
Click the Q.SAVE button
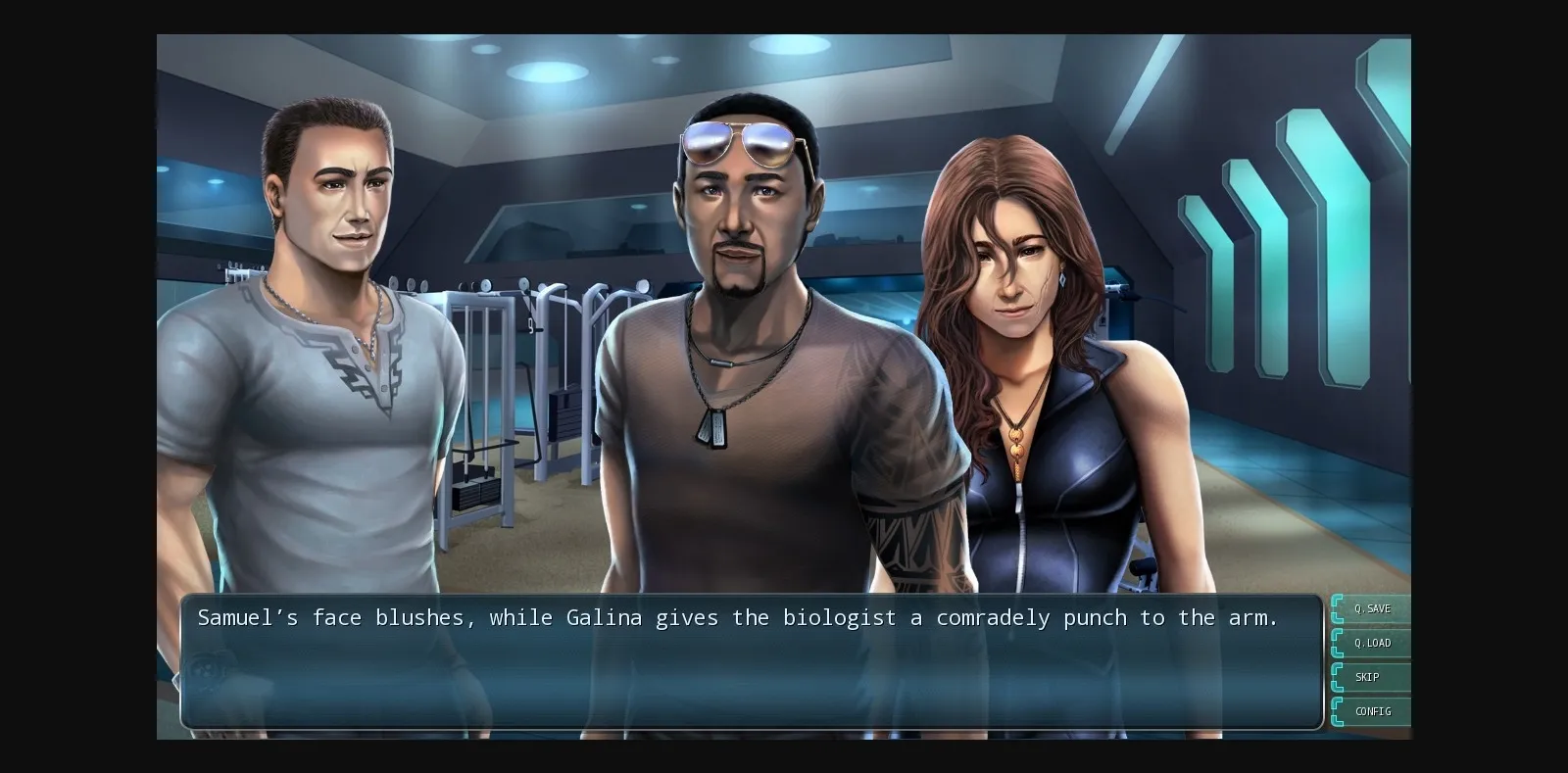(1372, 608)
